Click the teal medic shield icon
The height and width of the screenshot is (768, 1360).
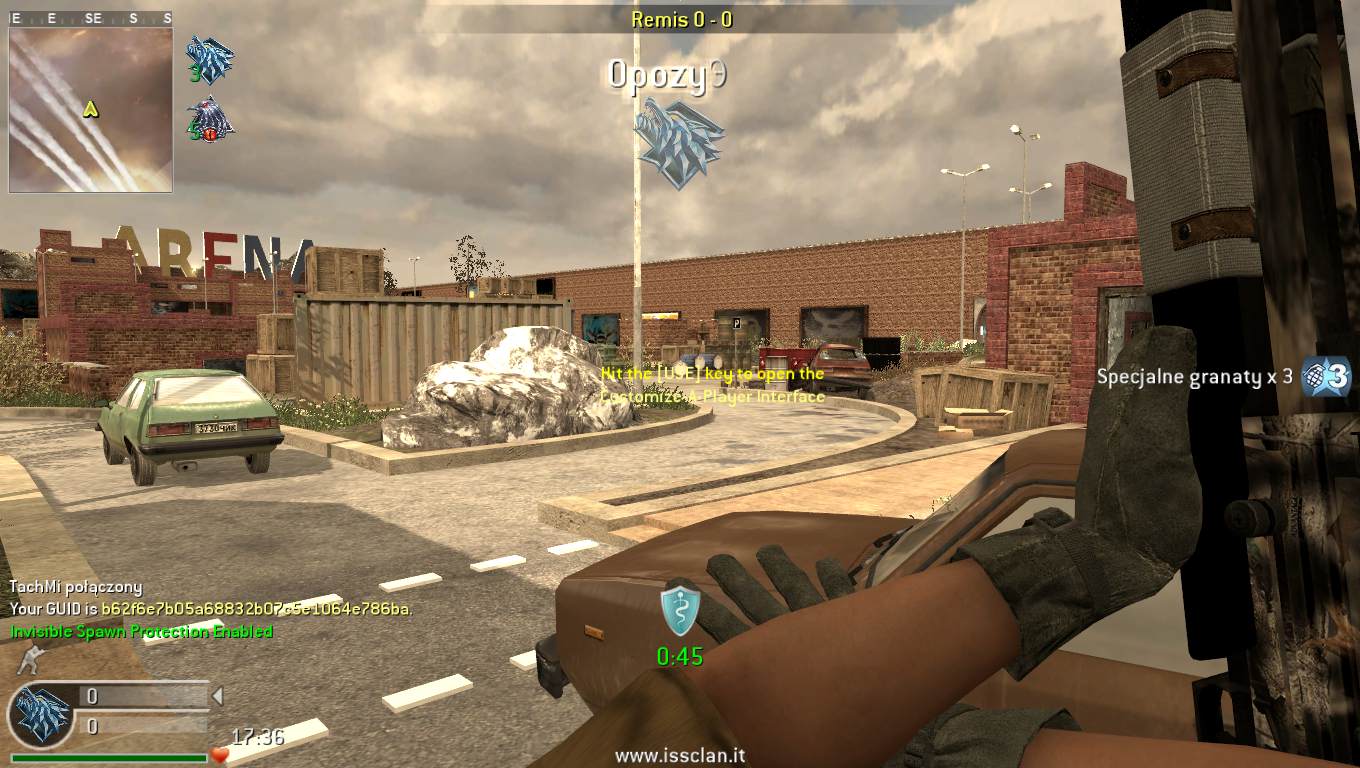pyautogui.click(x=680, y=610)
